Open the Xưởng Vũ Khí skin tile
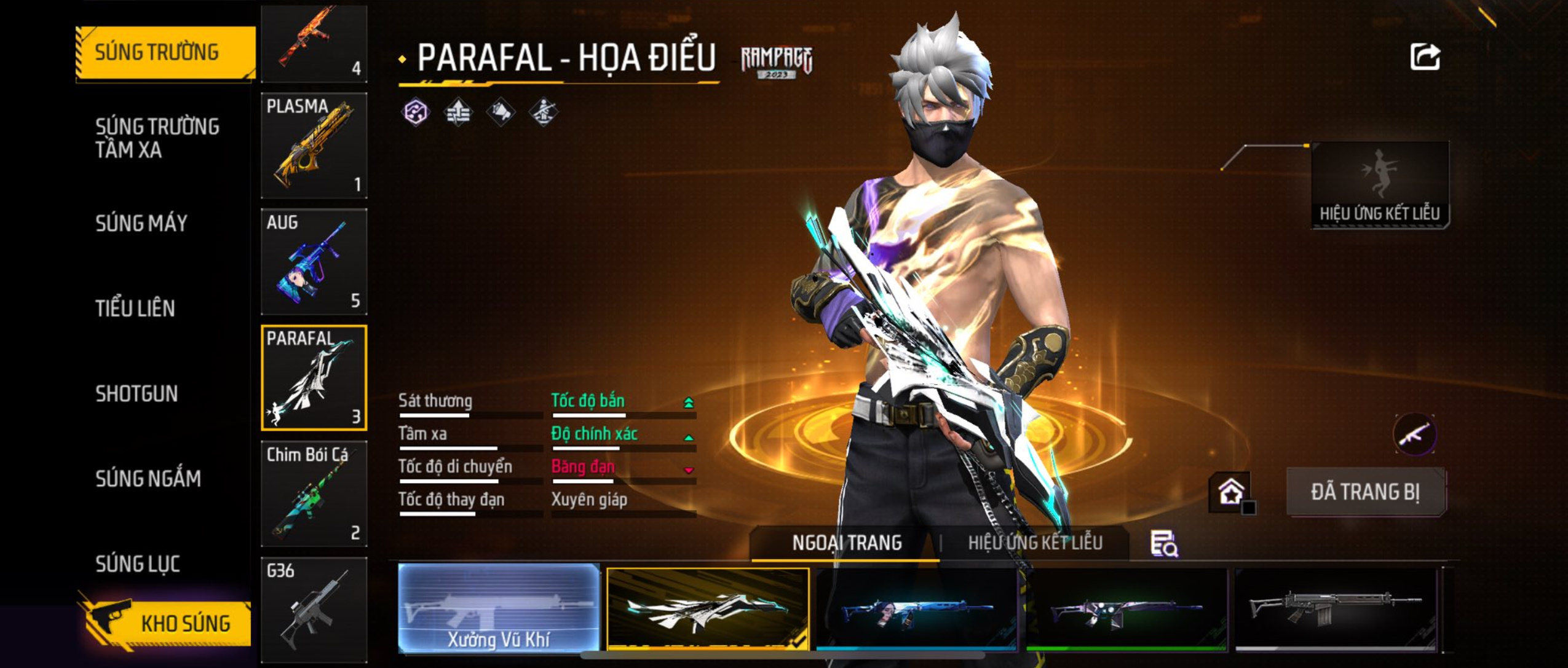Viewport: 1568px width, 668px height. pyautogui.click(x=499, y=607)
